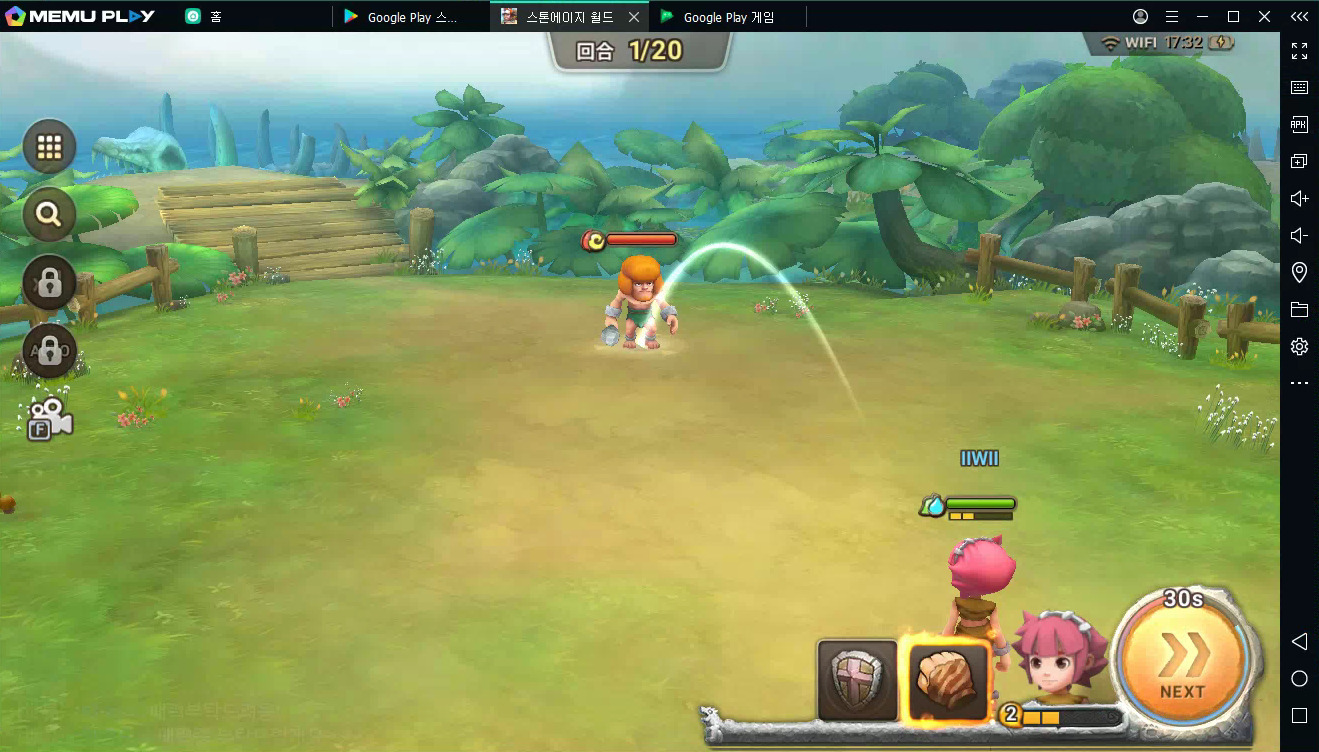
Task: Click the magnifying glass search button
Action: [49, 213]
